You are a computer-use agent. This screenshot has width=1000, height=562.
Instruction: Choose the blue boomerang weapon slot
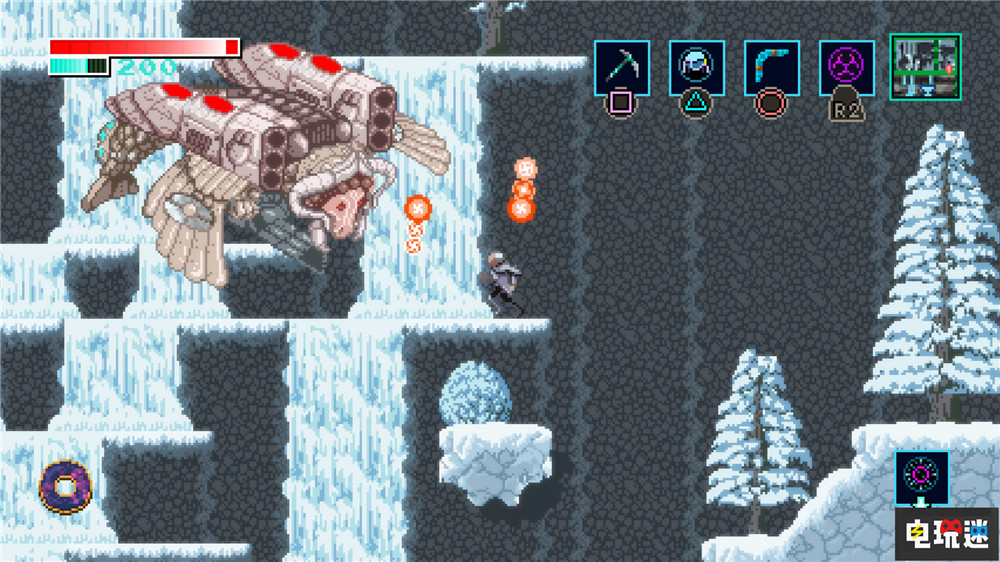click(x=771, y=68)
